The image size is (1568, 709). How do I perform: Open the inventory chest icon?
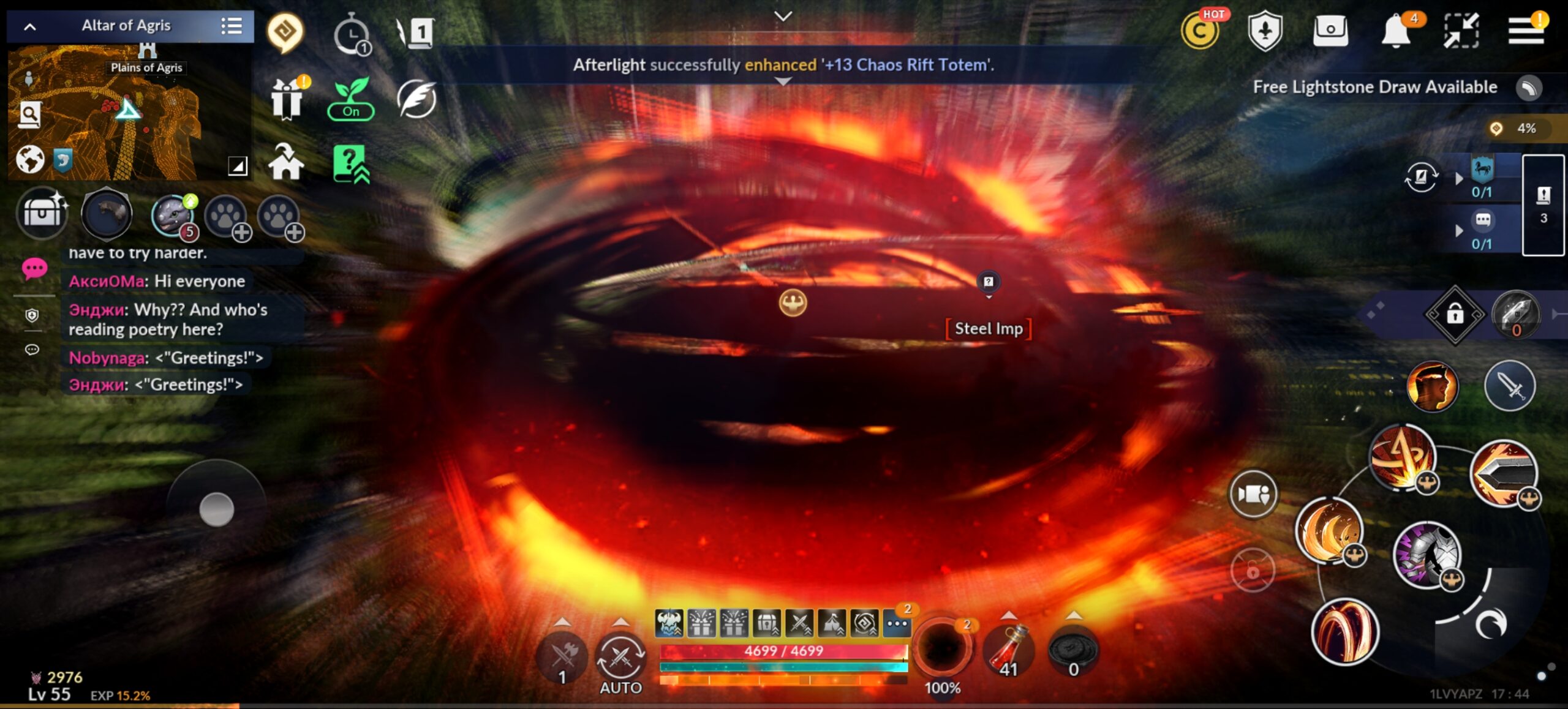coord(42,214)
